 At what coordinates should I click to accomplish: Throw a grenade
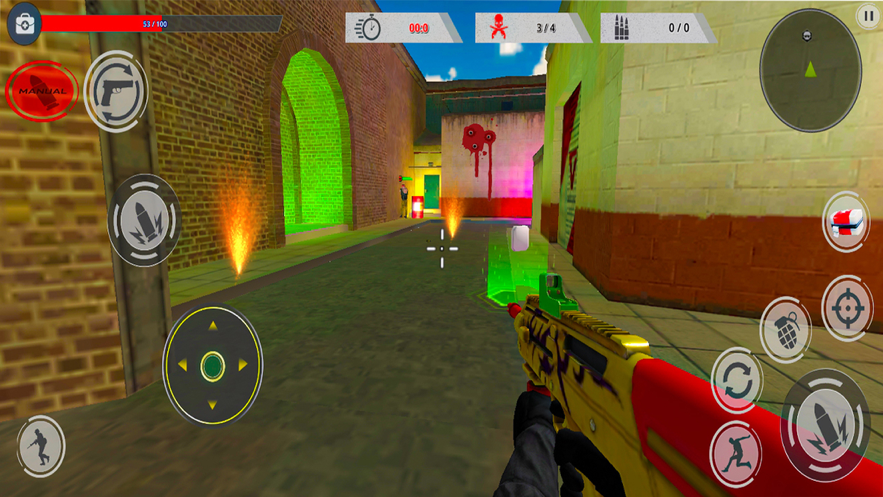pos(785,330)
